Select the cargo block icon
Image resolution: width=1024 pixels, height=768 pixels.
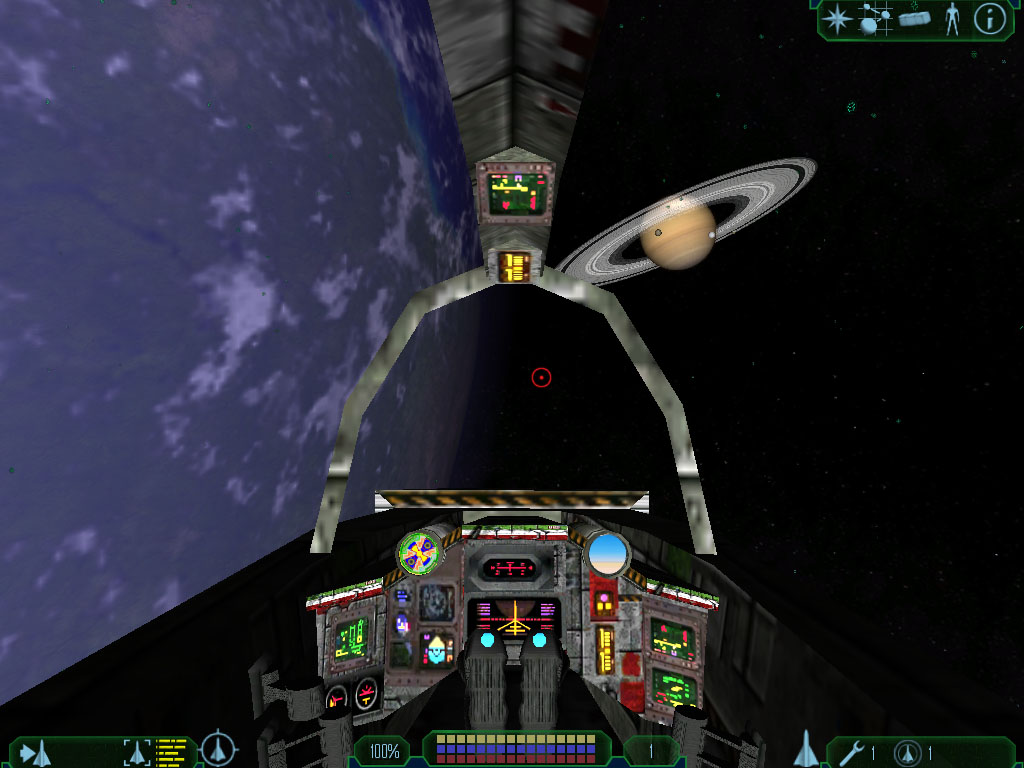point(915,19)
